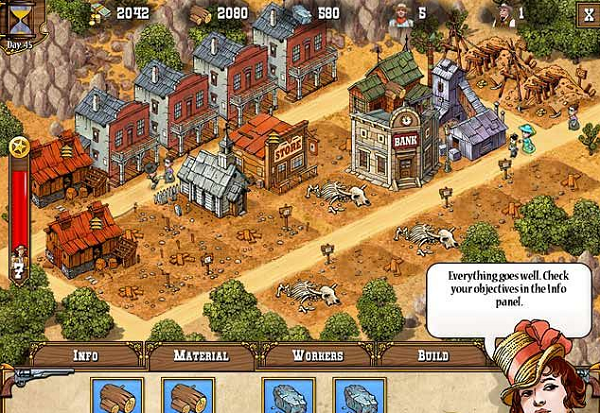Image resolution: width=600 pixels, height=413 pixels.
Task: Open the Info panel tab
Action: (85, 355)
